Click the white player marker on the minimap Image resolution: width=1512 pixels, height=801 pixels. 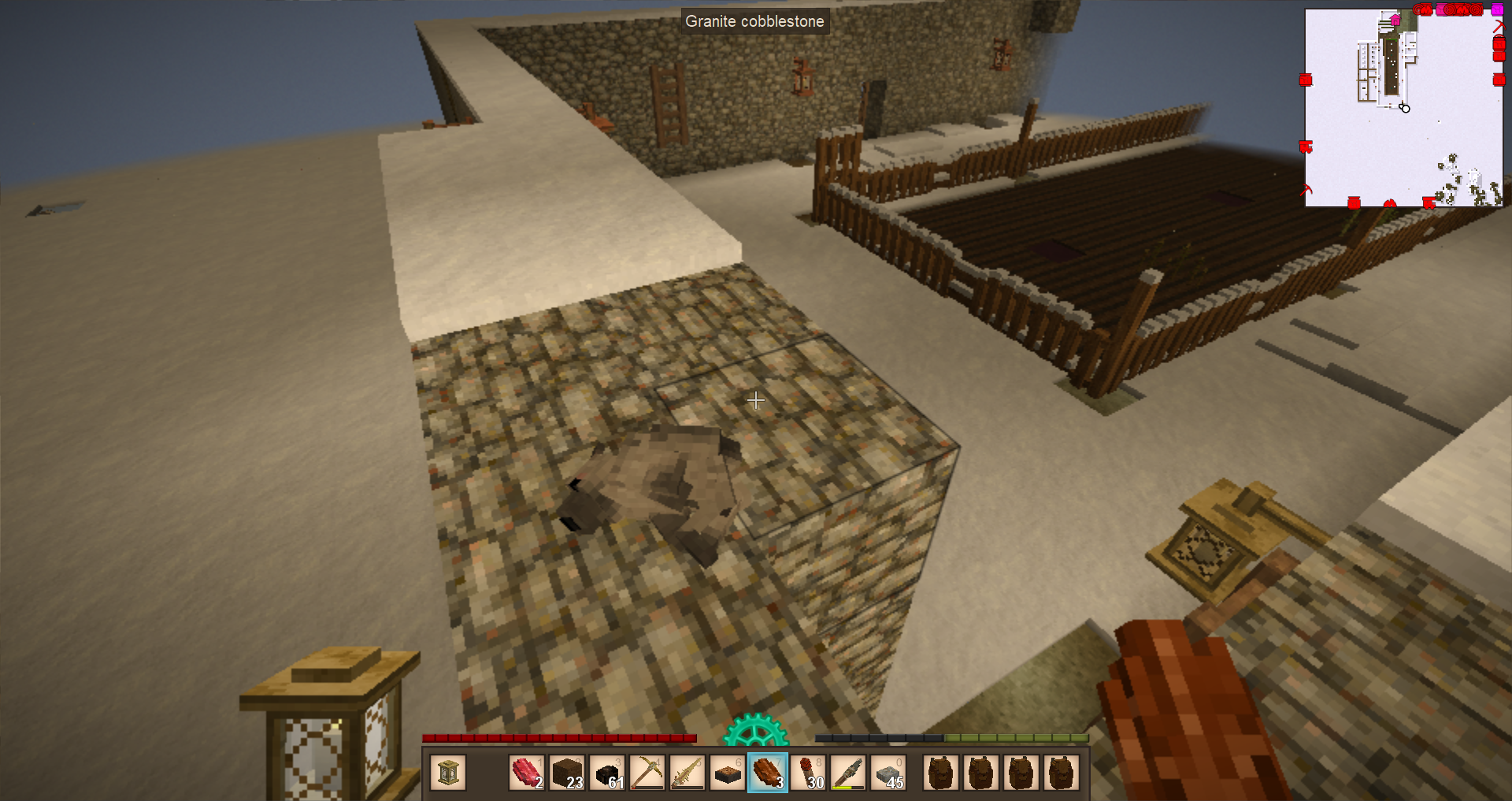[1405, 108]
